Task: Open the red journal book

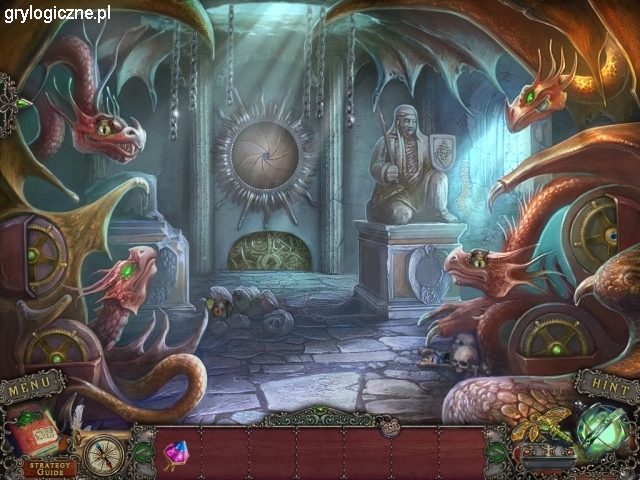Action: 34,431
